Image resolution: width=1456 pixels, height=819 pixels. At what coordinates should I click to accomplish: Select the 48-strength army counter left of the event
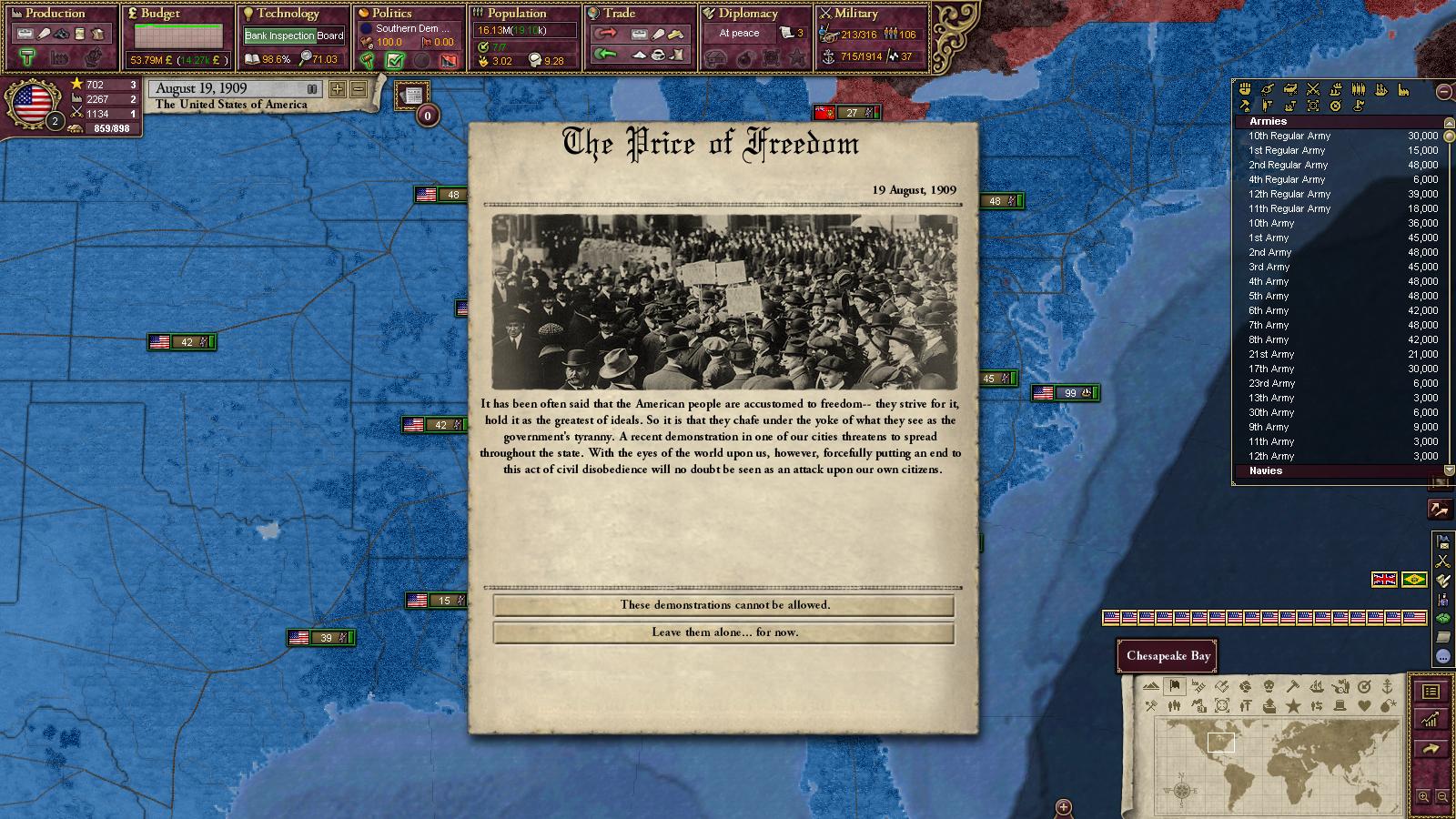click(x=441, y=195)
